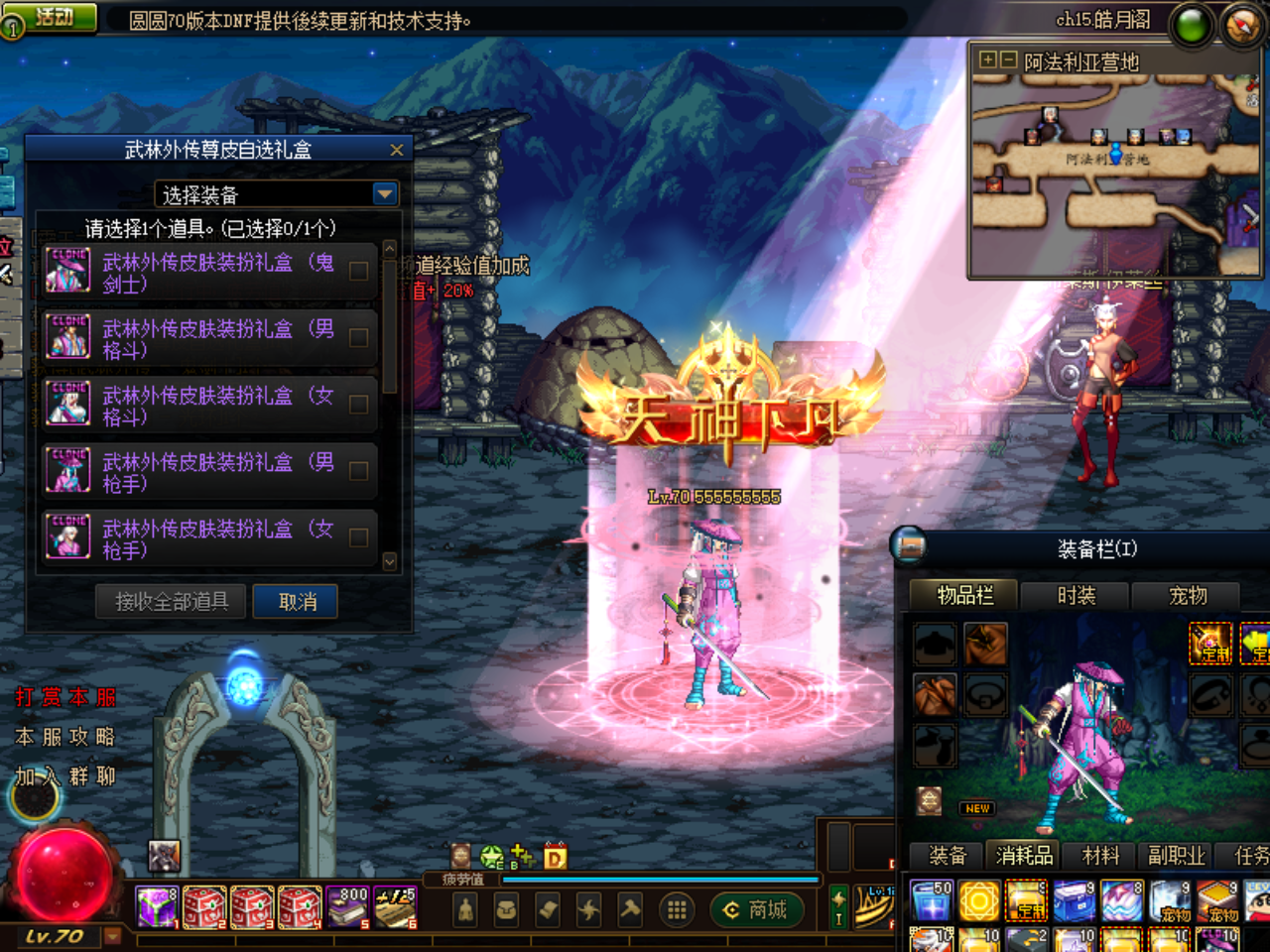Click the auction hammer icon
The height and width of the screenshot is (952, 1270).
(x=630, y=909)
